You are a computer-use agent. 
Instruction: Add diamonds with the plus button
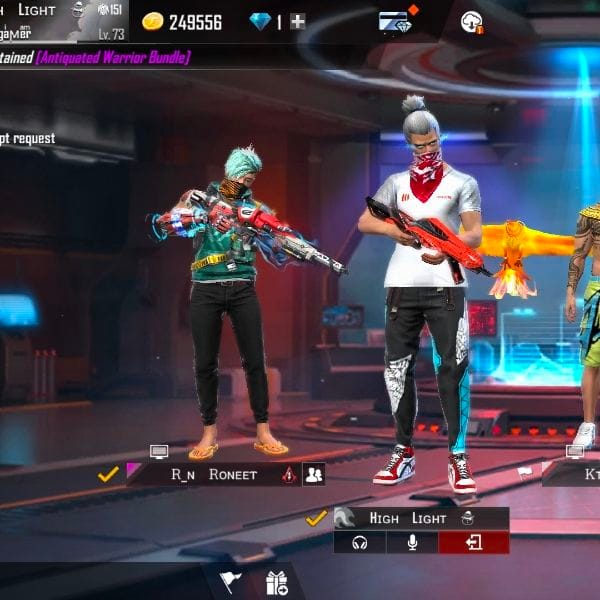298,21
